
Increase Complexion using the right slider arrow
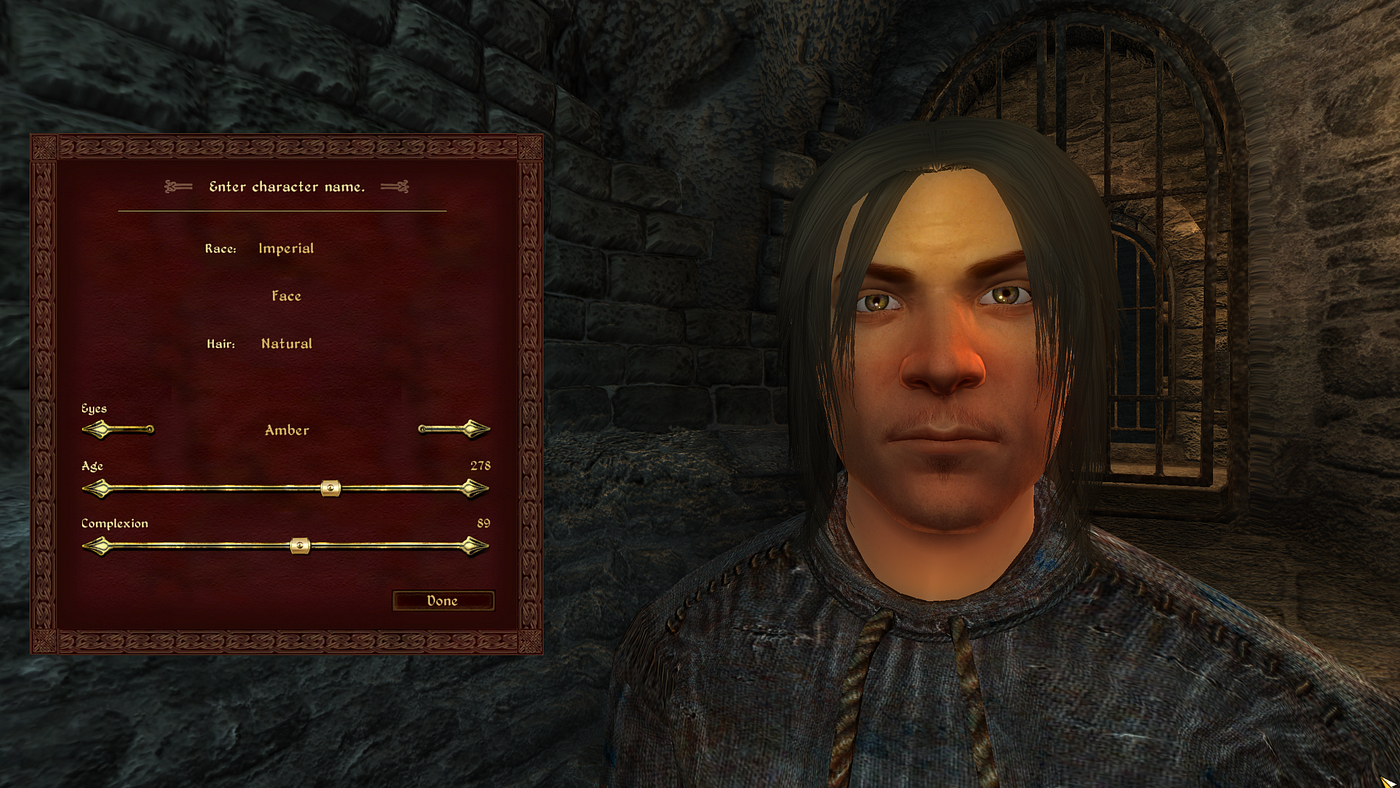(x=475, y=546)
